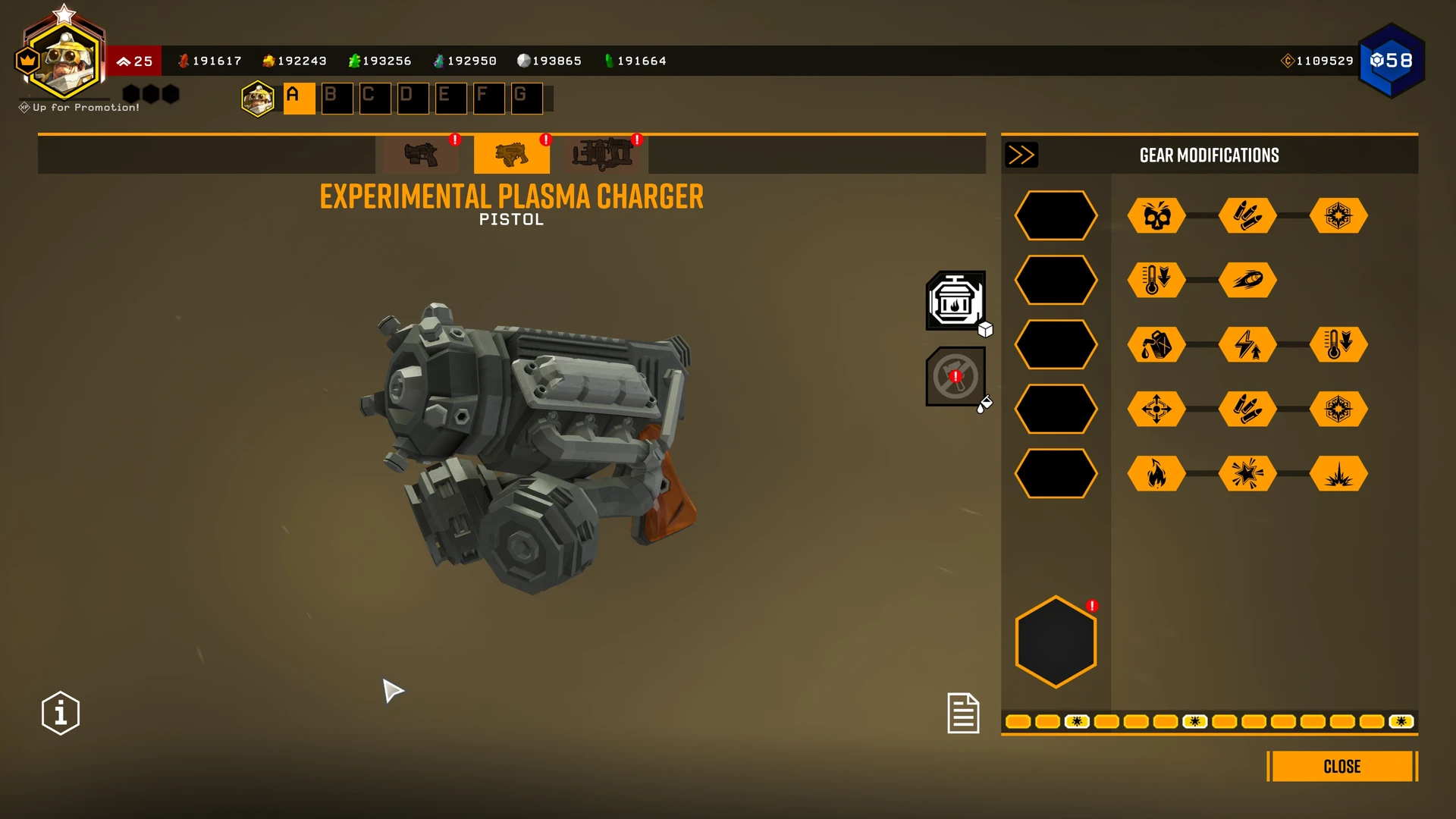Image resolution: width=1456 pixels, height=819 pixels.
Task: Open the document stats sheet icon
Action: tap(963, 713)
